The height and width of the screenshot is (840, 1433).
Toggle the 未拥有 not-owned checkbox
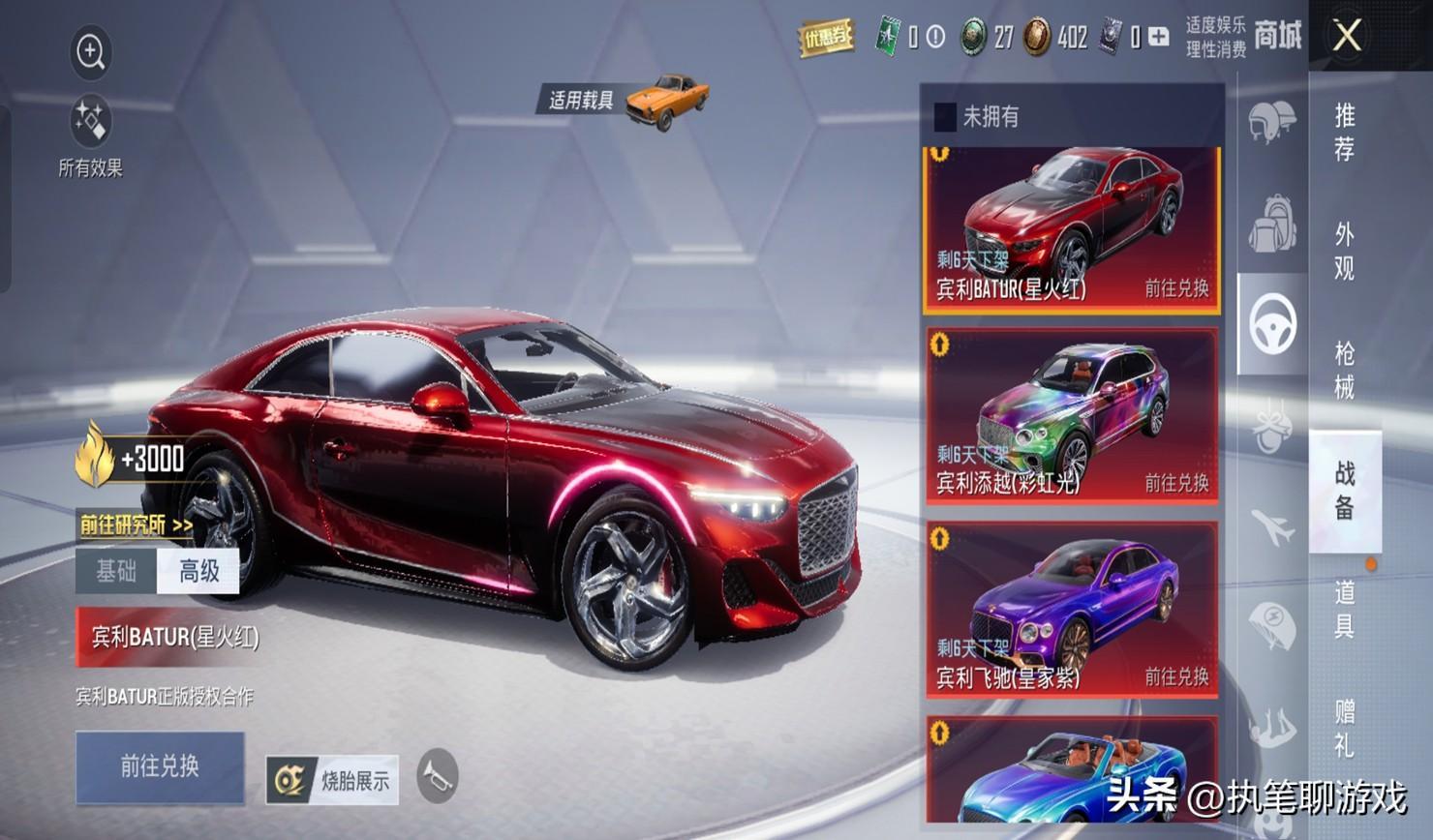[x=945, y=117]
